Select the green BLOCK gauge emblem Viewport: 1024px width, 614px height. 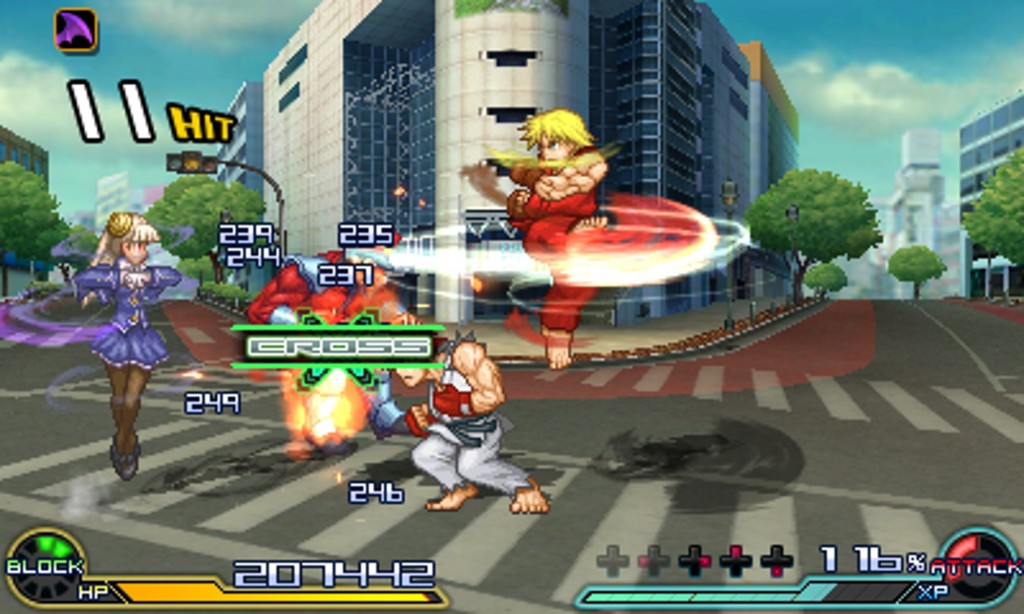point(46,566)
